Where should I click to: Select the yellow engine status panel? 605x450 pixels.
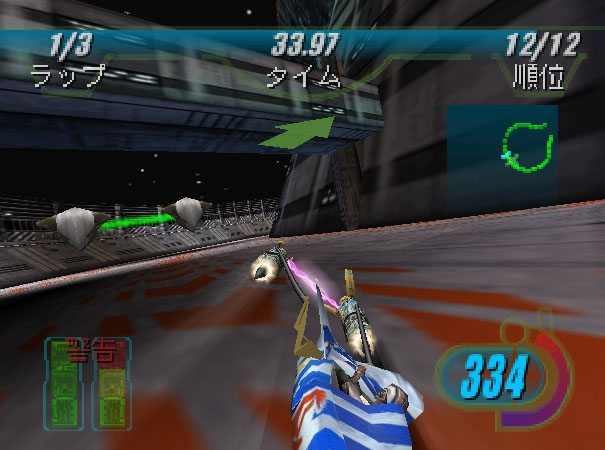[109, 390]
